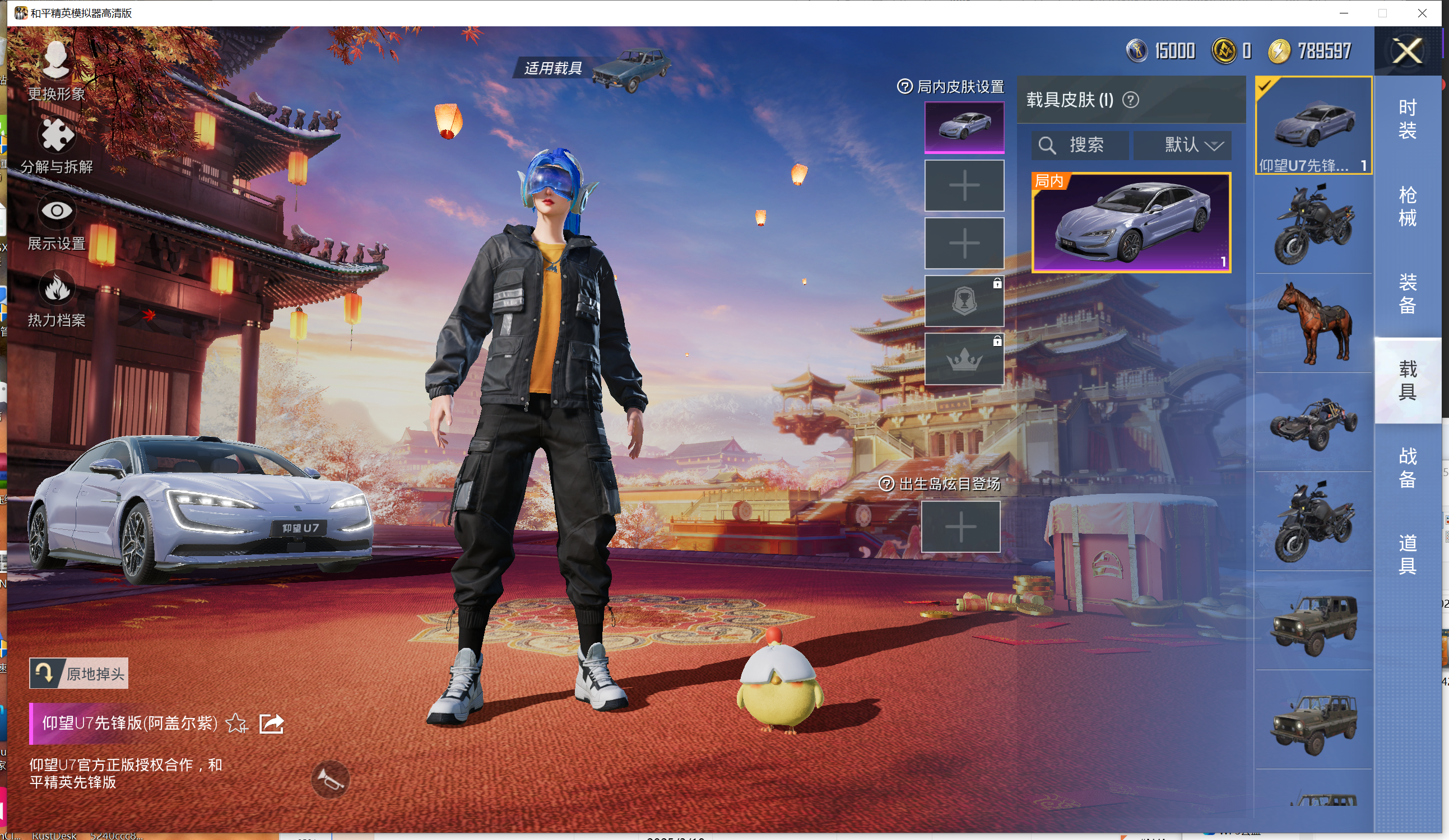Image resolution: width=1449 pixels, height=840 pixels.
Task: Select the brown horse in the vehicle list
Action: (1314, 324)
